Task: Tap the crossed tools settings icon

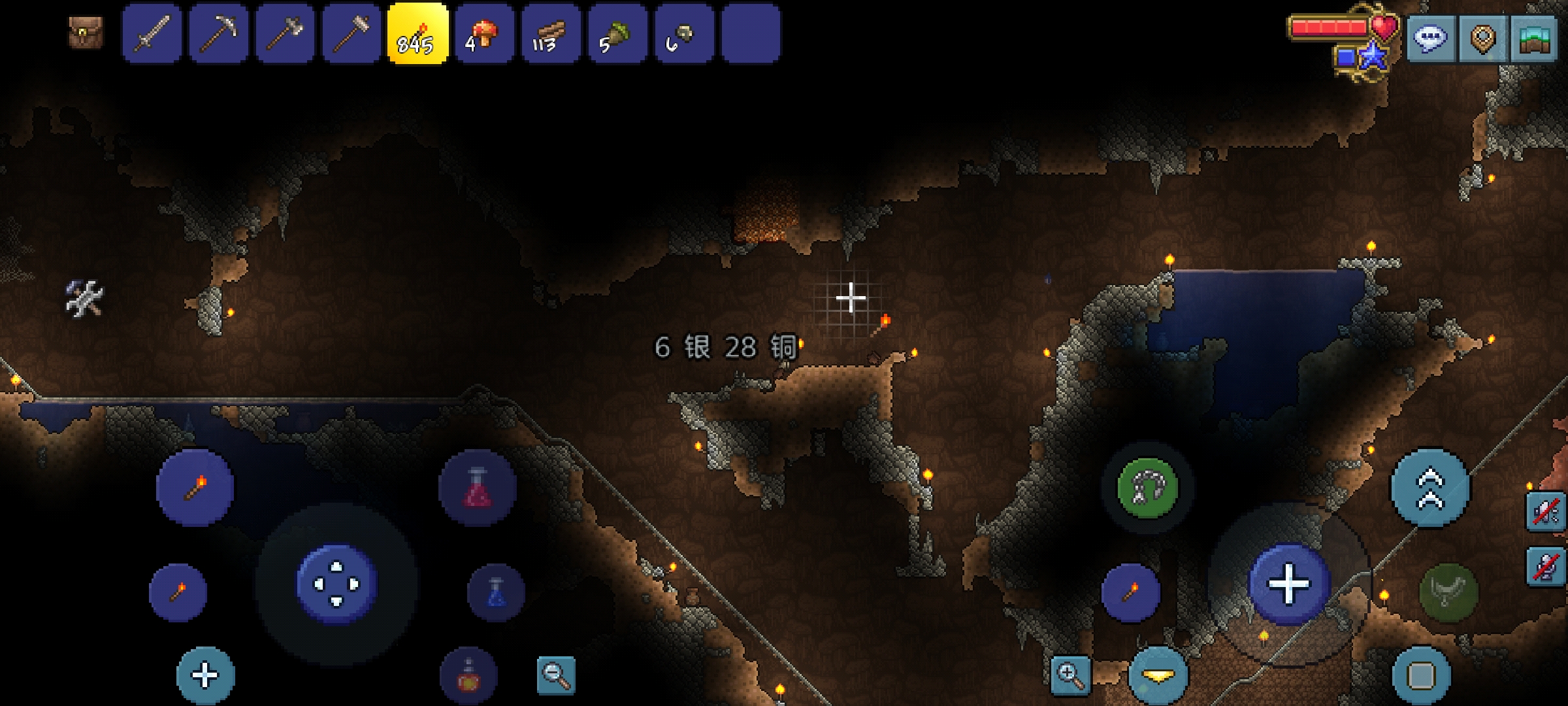Action: coord(85,299)
